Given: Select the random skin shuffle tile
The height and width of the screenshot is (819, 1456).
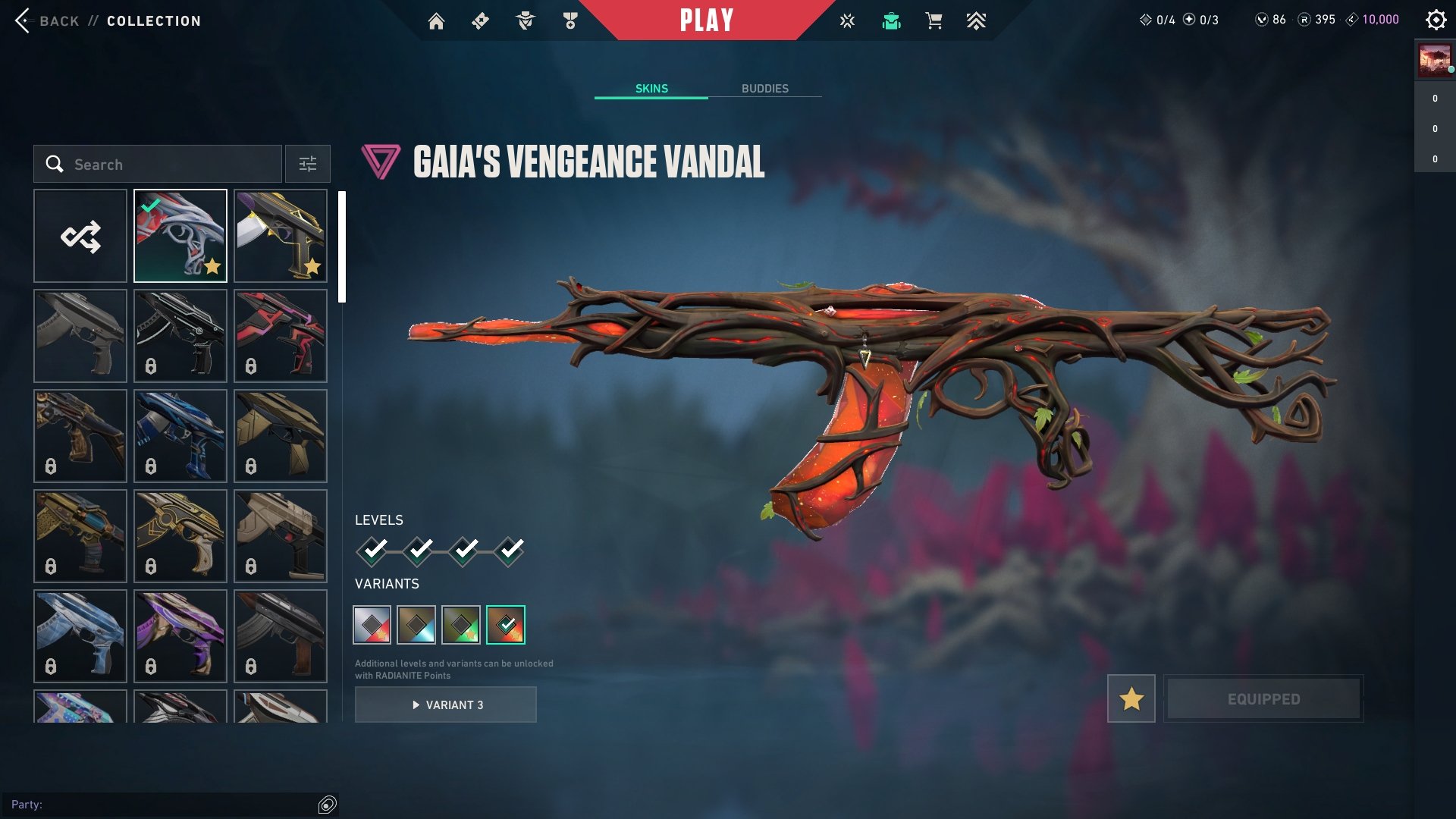Looking at the screenshot, I should point(80,235).
